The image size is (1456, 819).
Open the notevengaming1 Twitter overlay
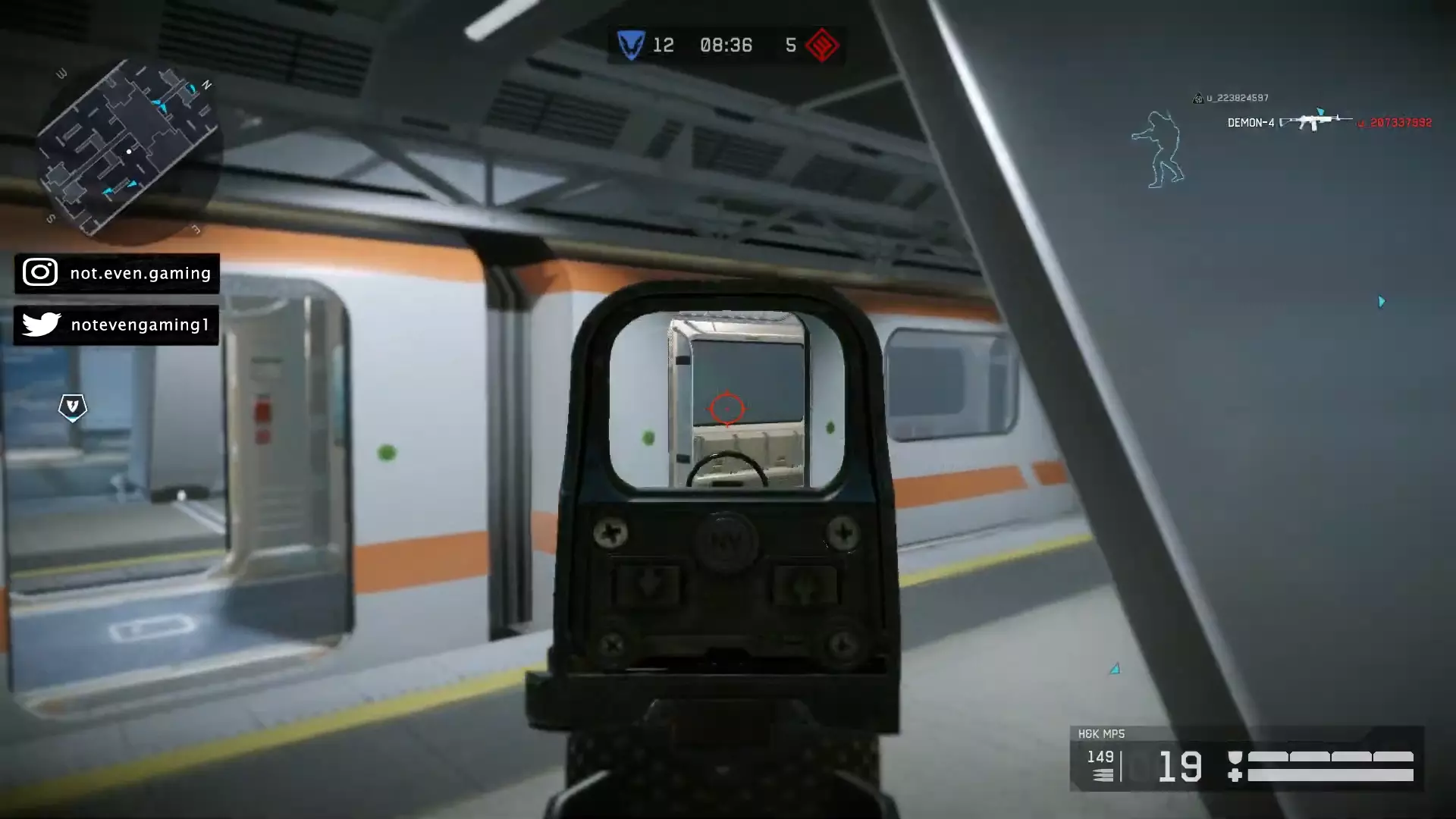116,325
